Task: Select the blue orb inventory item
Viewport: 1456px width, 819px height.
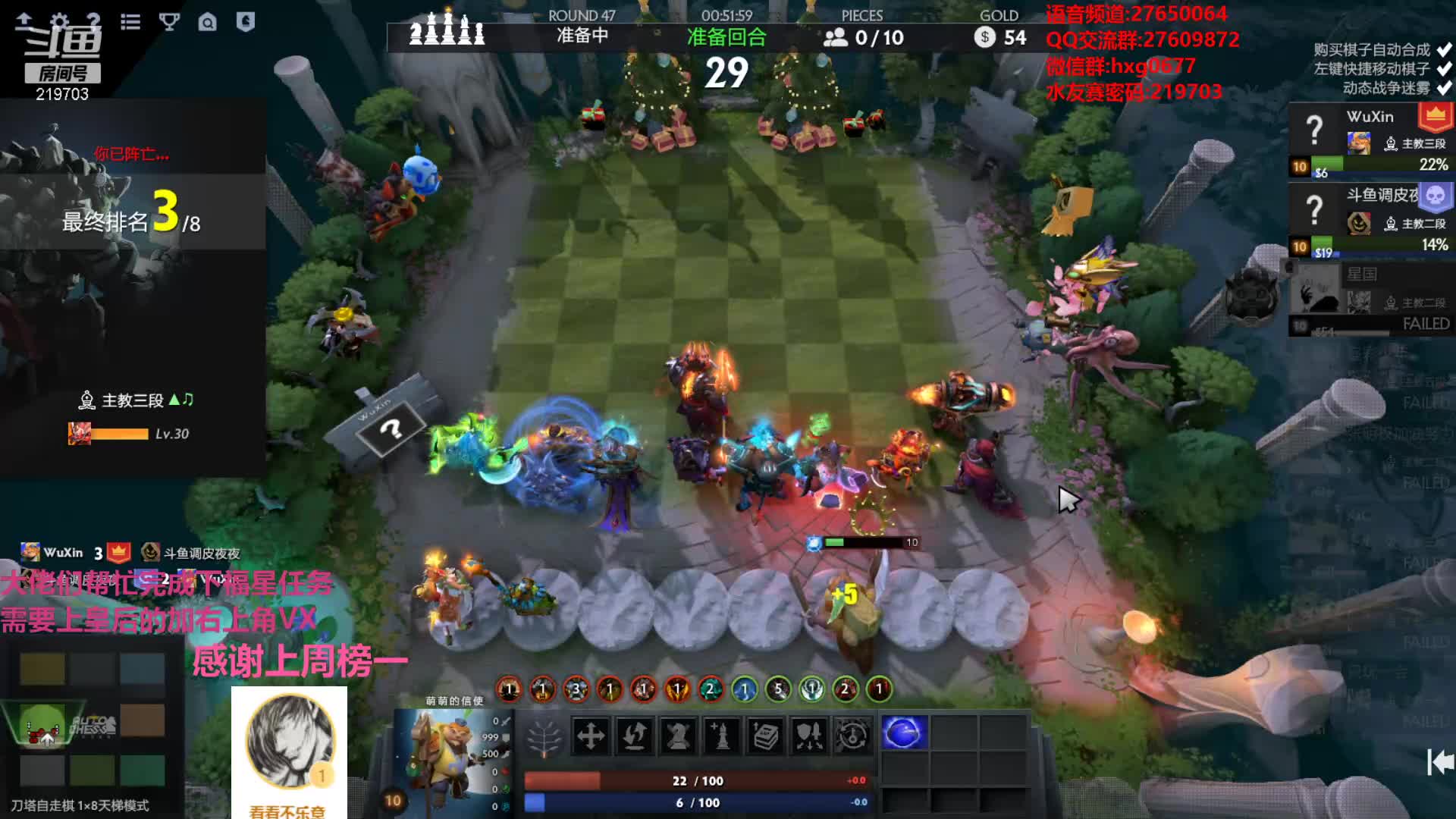Action: [x=903, y=733]
